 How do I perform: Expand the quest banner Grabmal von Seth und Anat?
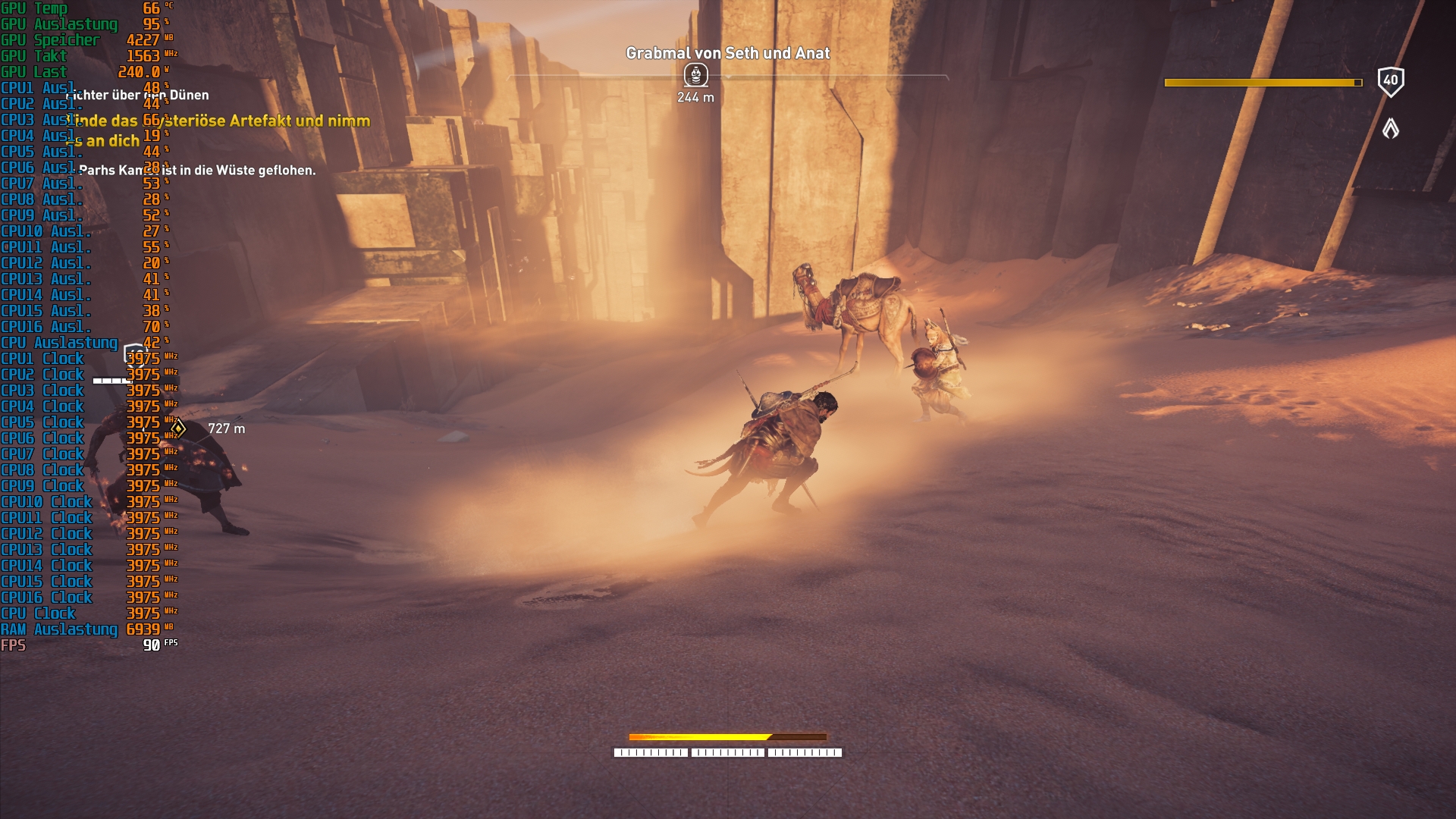click(x=727, y=53)
